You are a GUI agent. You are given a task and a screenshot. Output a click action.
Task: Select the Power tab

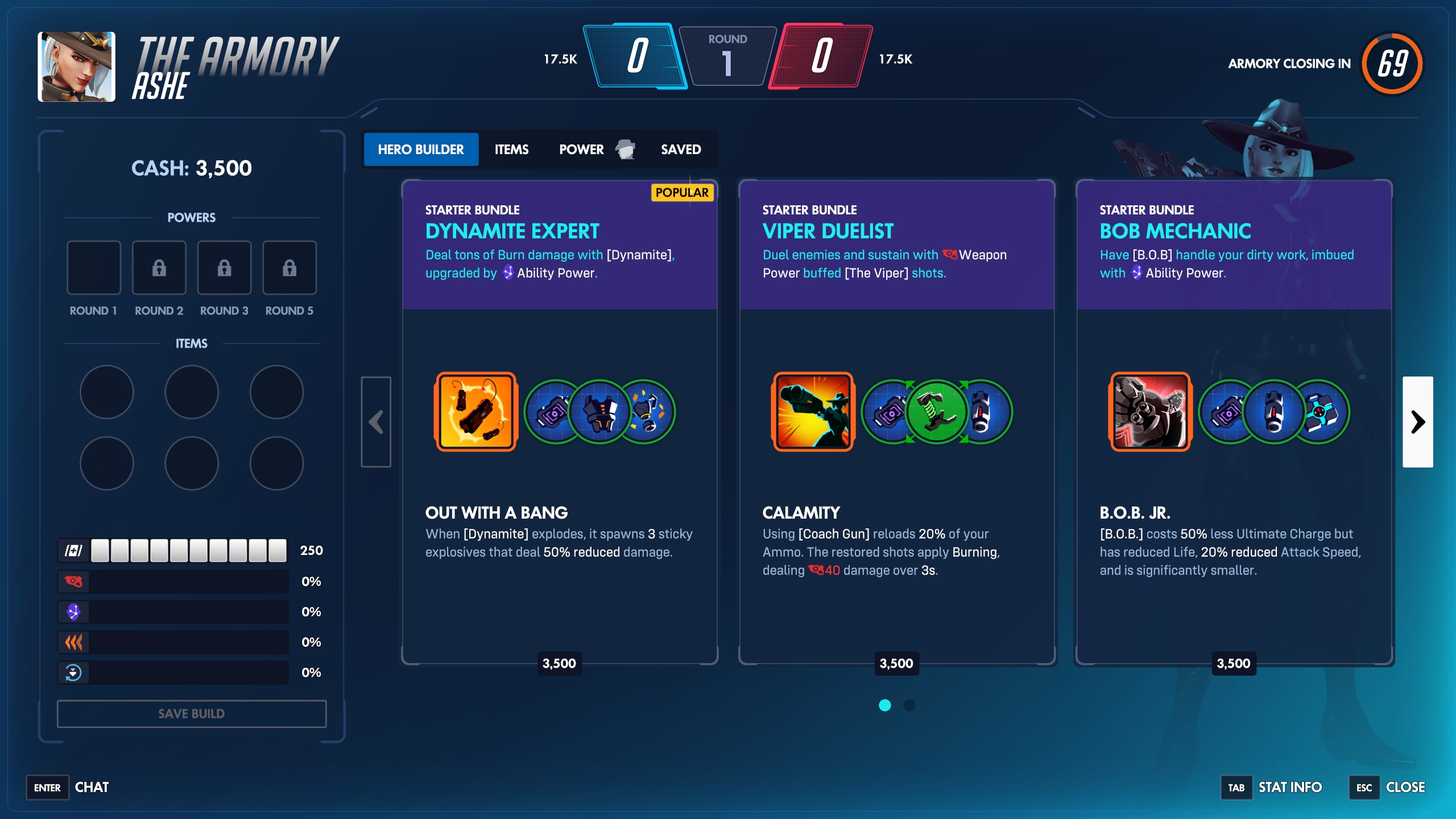(x=581, y=149)
